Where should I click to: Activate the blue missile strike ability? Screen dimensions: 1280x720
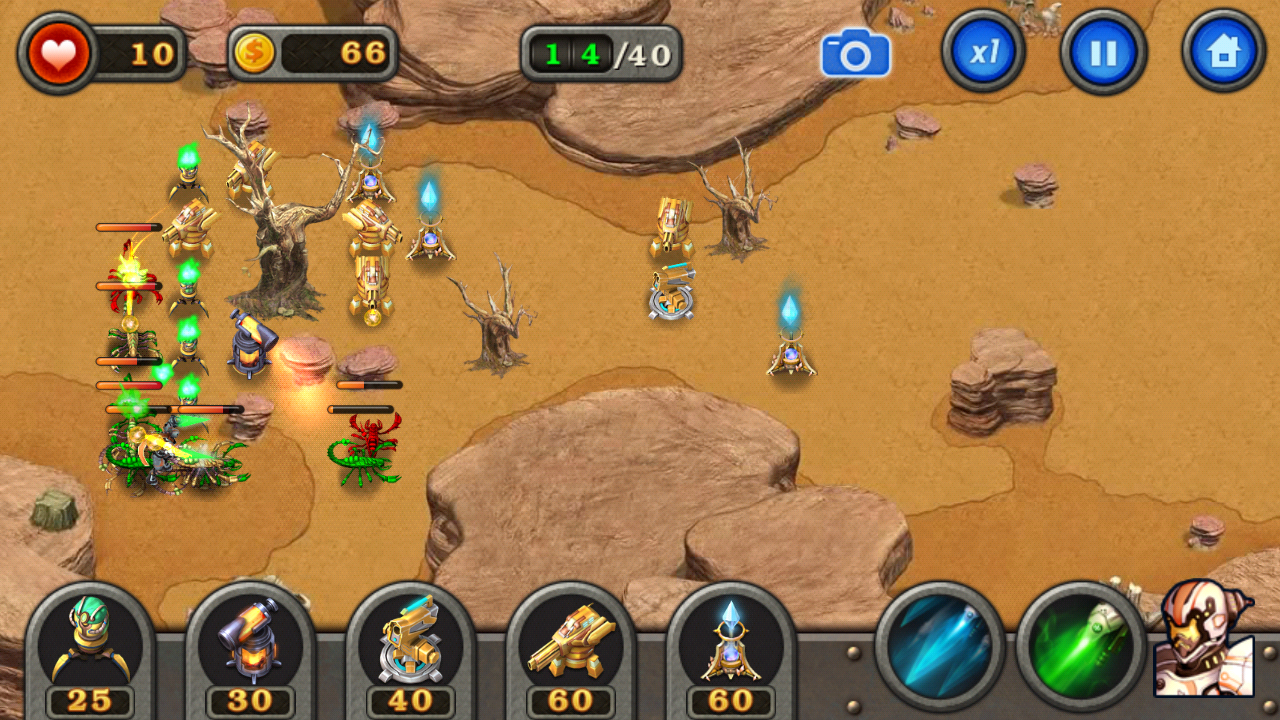pyautogui.click(x=940, y=646)
